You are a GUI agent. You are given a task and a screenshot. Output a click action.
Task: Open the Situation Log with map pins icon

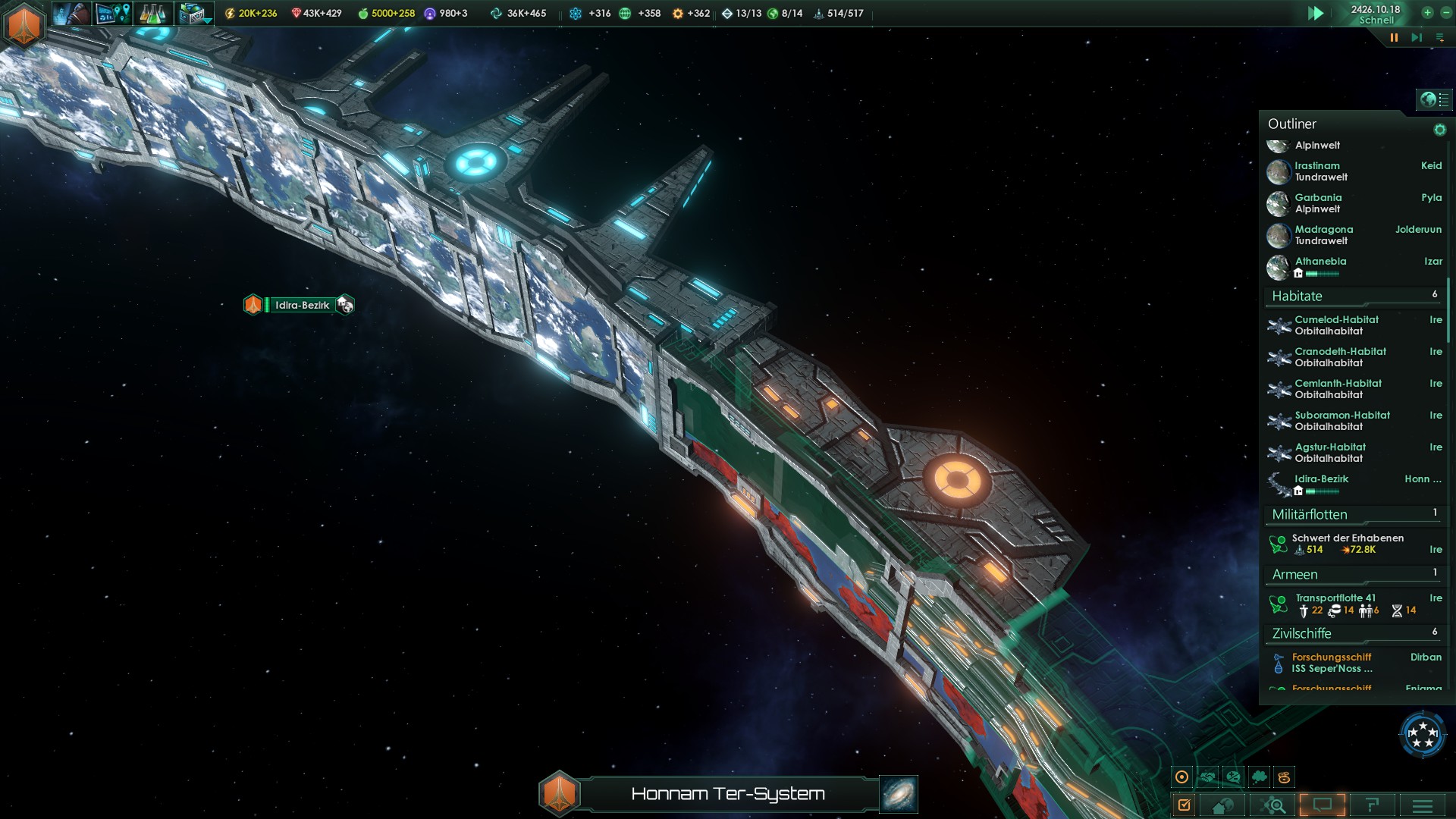pyautogui.click(x=112, y=13)
